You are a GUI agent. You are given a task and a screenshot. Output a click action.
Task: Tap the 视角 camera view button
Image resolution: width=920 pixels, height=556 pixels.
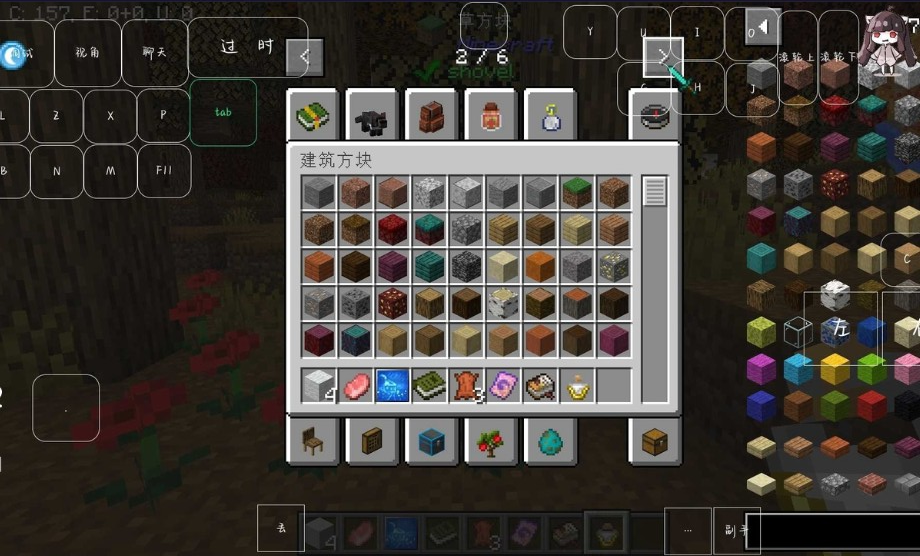(x=88, y=53)
